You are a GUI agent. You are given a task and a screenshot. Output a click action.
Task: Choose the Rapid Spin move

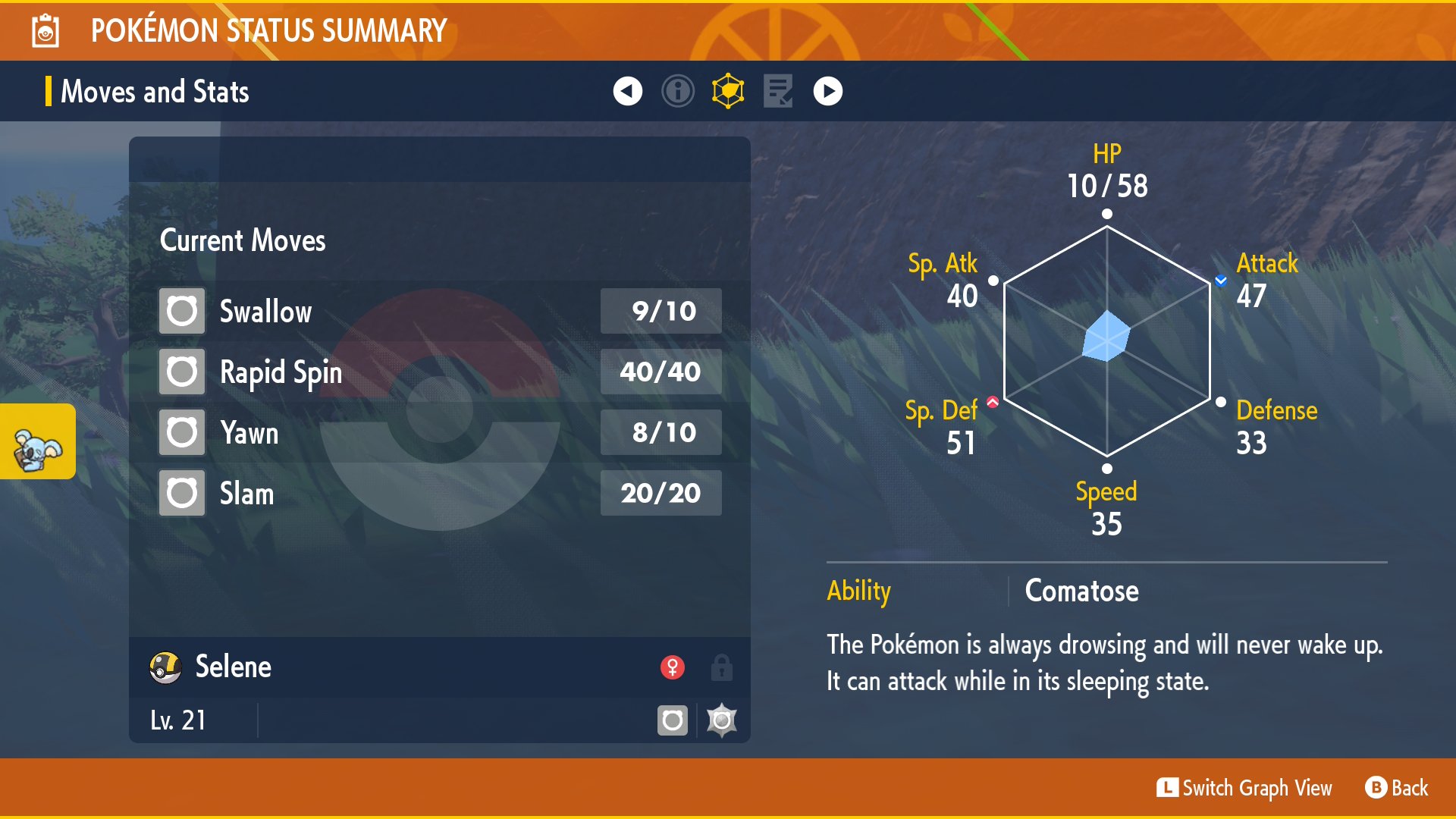pyautogui.click(x=440, y=372)
